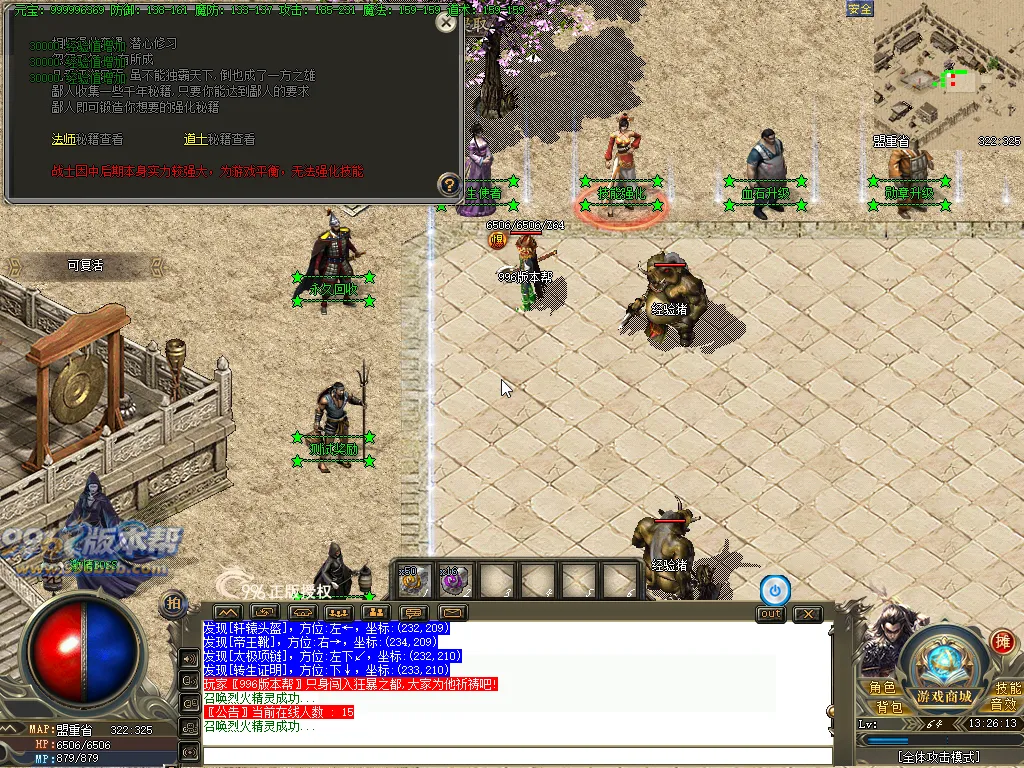Close the NPC dialogue window
The image size is (1024, 768).
click(x=446, y=23)
